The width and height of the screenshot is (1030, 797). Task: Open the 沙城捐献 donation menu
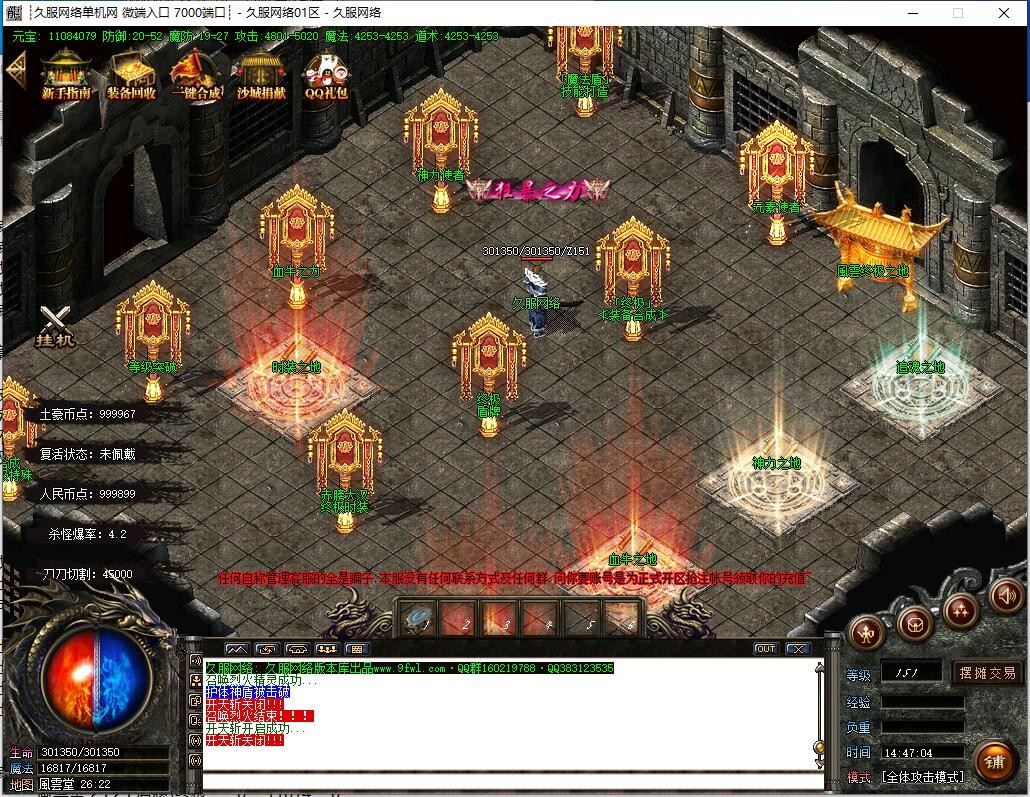pyautogui.click(x=260, y=74)
